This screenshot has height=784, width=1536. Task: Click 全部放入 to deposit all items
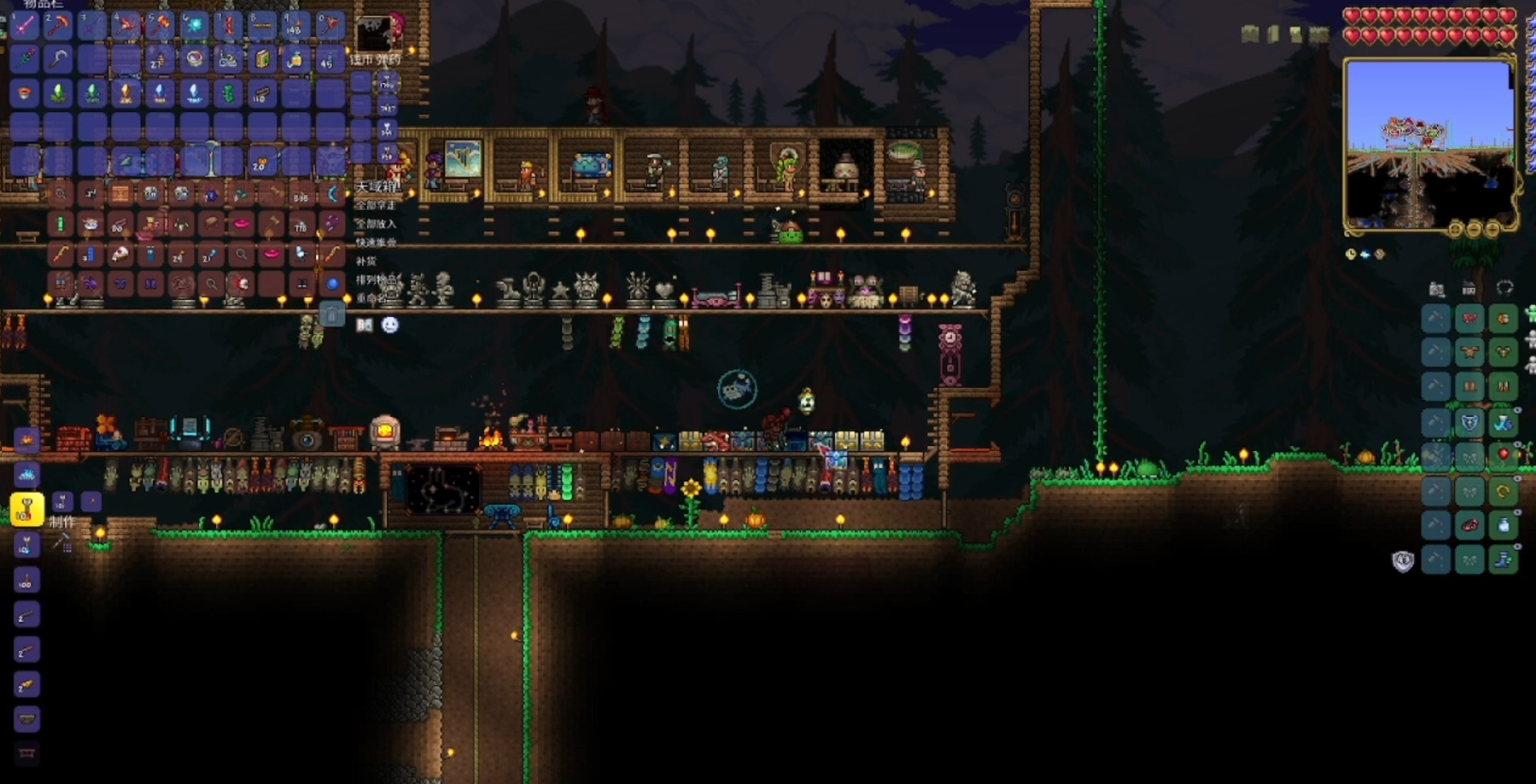pos(376,224)
